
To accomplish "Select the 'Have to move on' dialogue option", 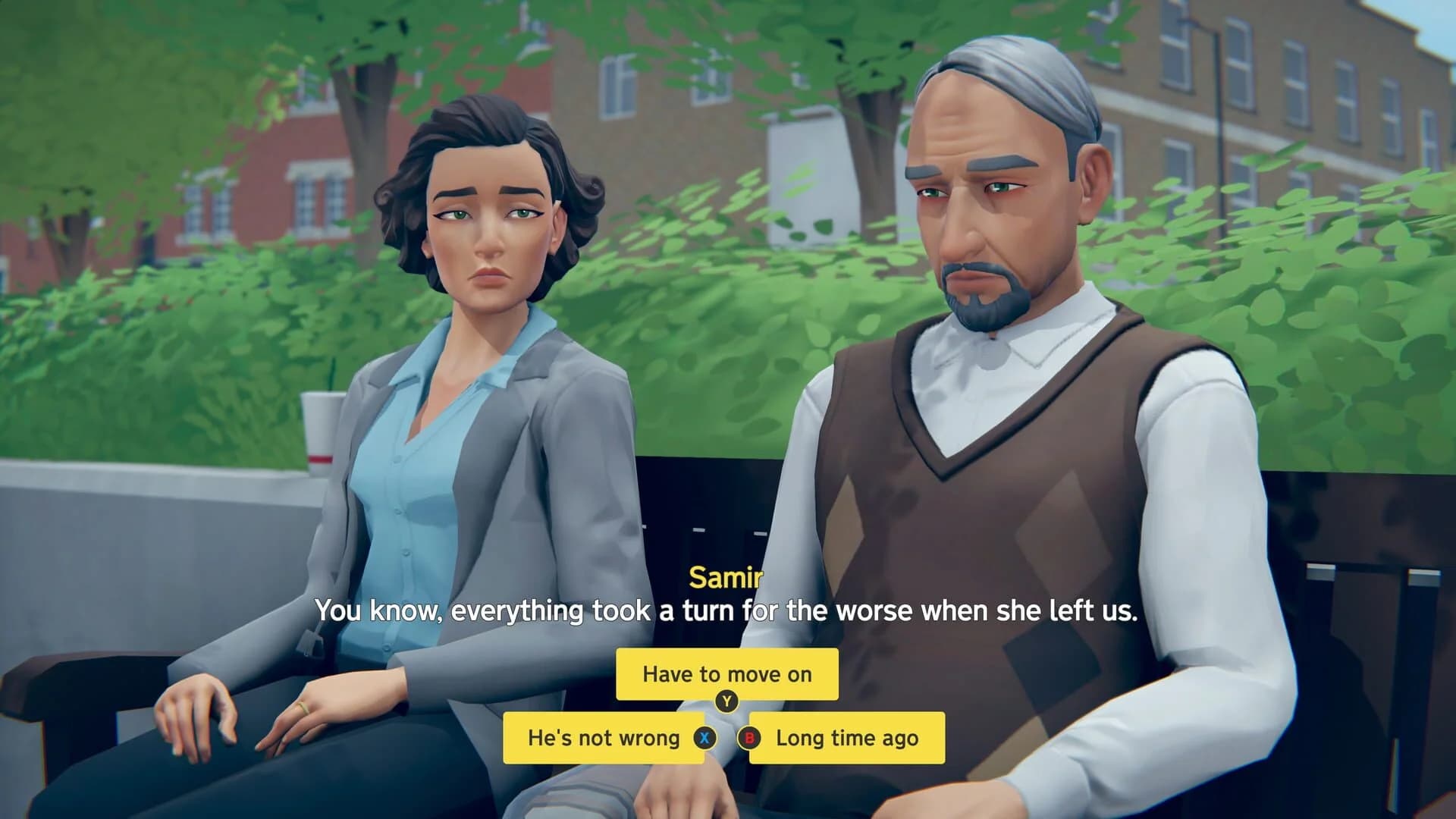I will click(x=726, y=673).
